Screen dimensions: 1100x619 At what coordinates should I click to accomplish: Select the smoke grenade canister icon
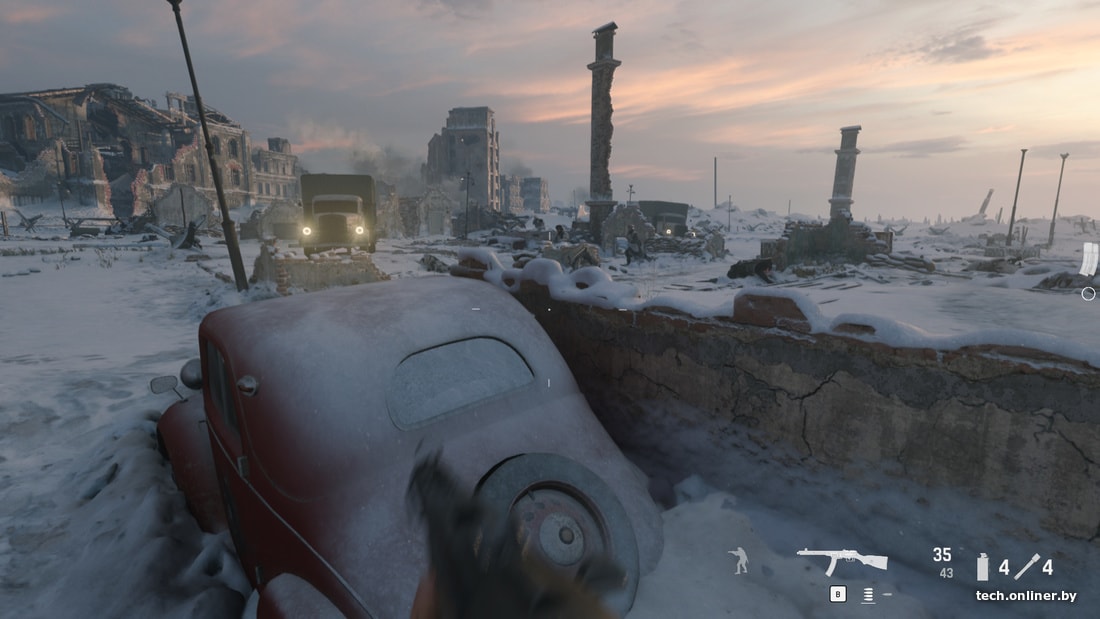(982, 567)
